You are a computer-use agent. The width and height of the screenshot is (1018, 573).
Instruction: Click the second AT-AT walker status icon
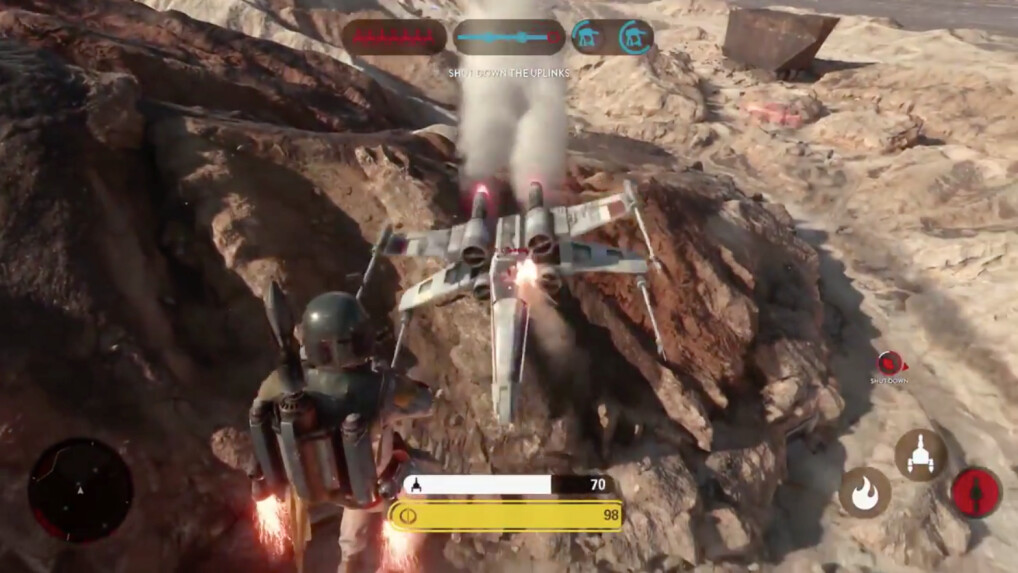pos(634,37)
